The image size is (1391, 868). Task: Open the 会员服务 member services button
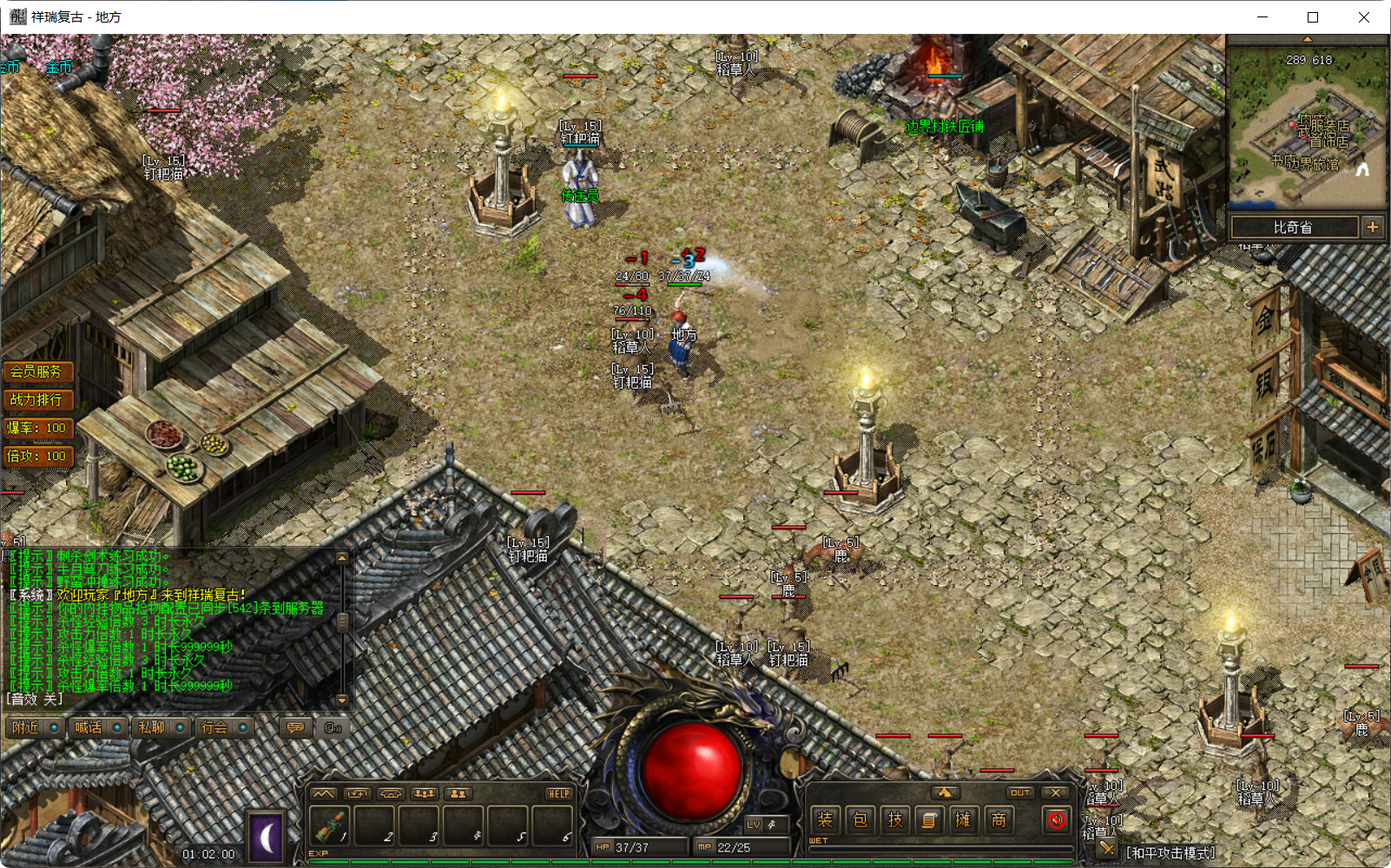pyautogui.click(x=38, y=371)
